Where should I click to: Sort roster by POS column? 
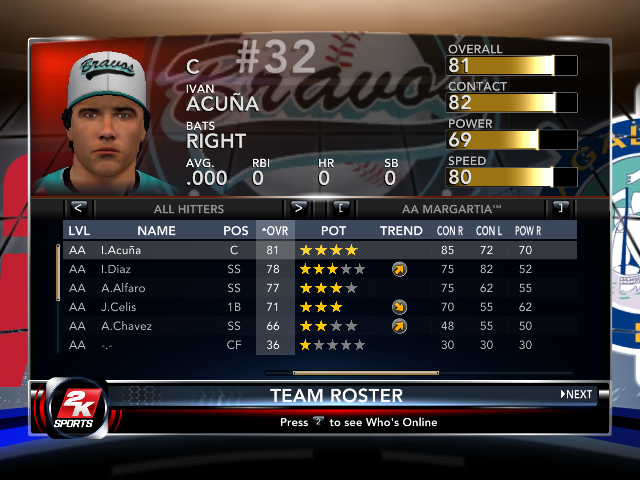click(236, 231)
